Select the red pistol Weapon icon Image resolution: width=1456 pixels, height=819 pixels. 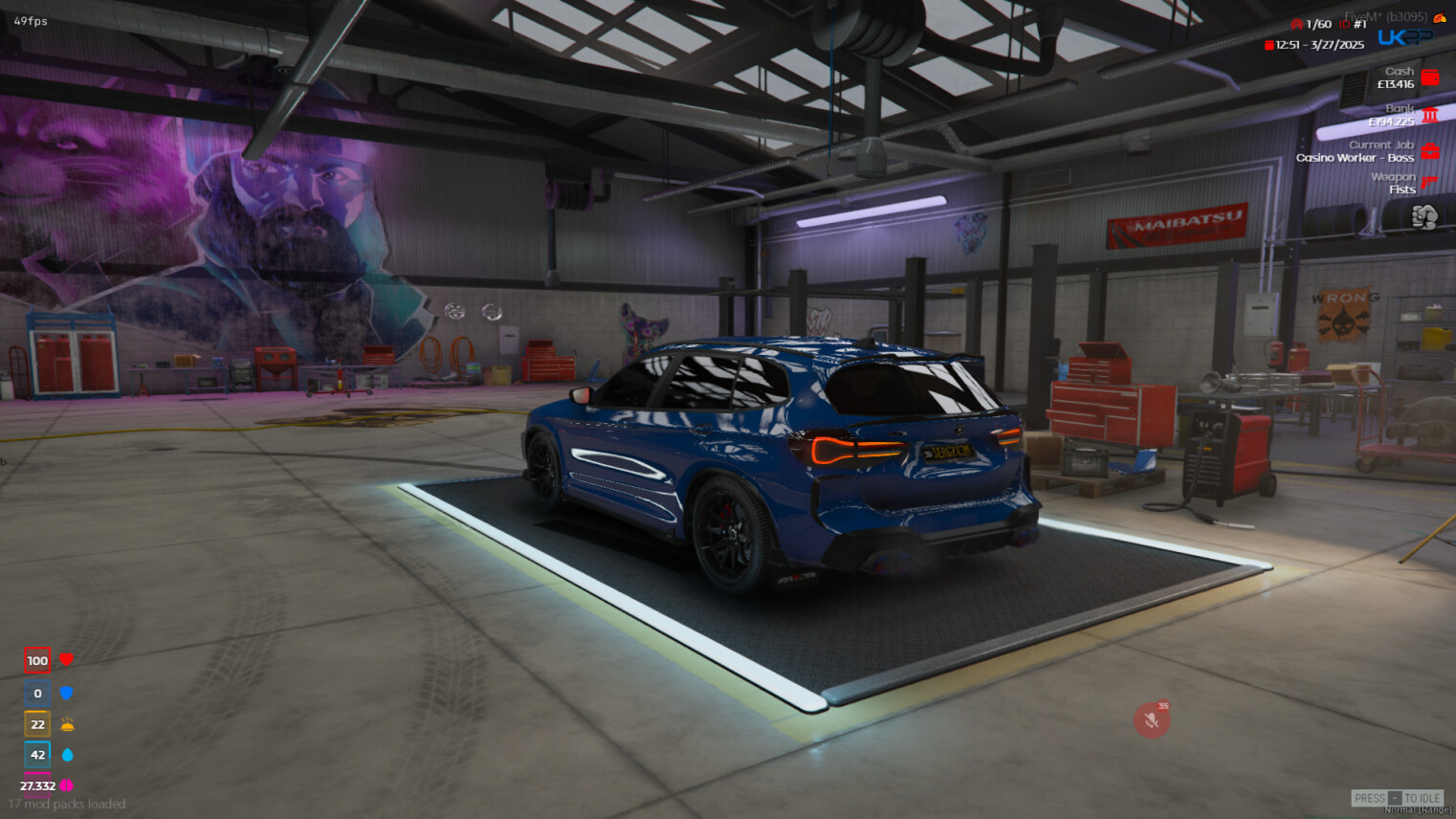pyautogui.click(x=1429, y=182)
